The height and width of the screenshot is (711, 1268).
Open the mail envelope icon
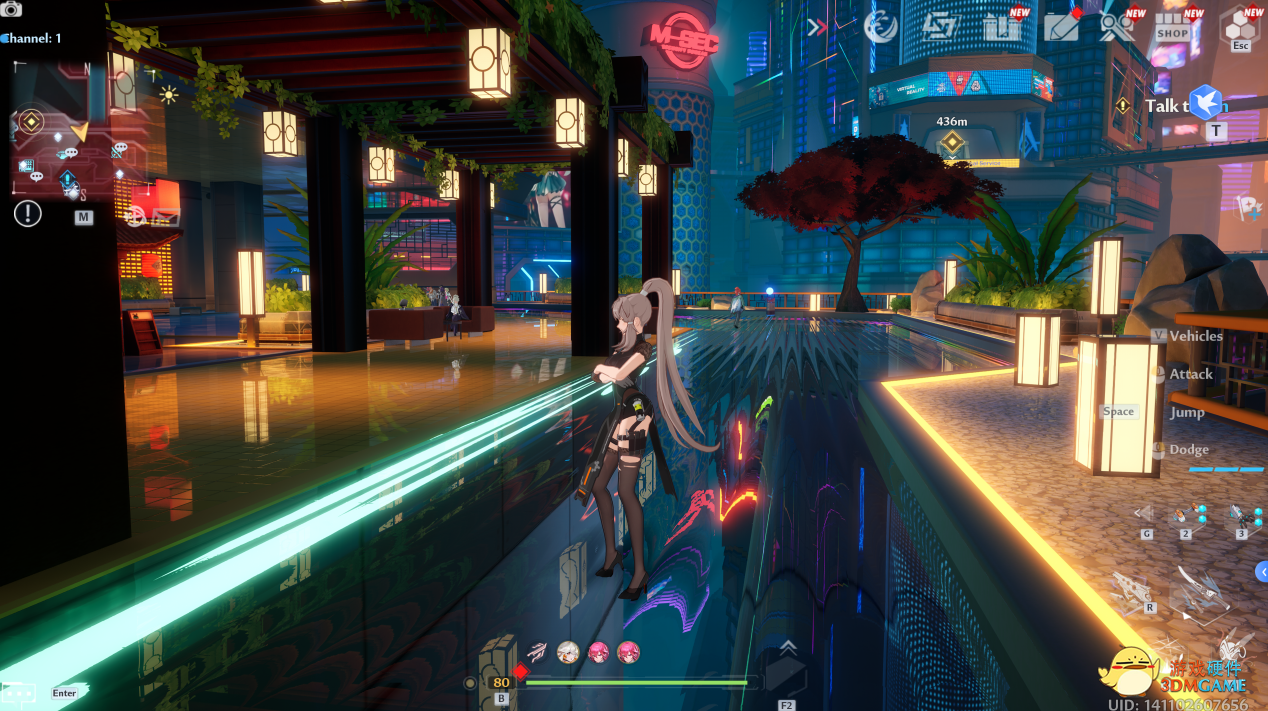pyautogui.click(x=165, y=216)
